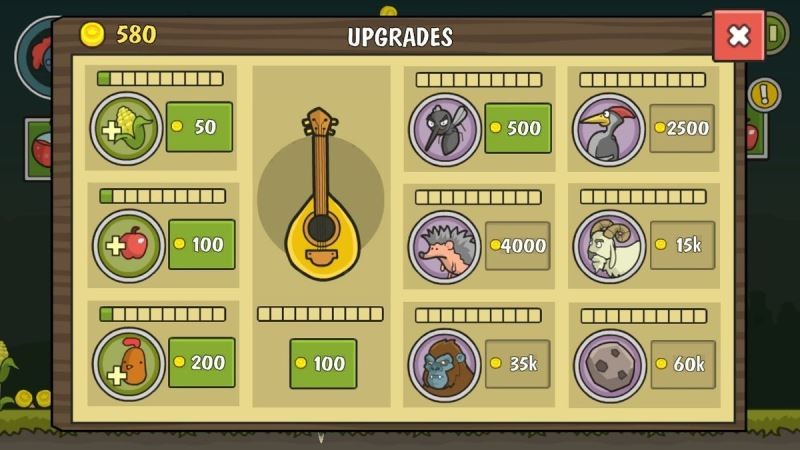The width and height of the screenshot is (800, 450).
Task: Close the Upgrades window
Action: coord(738,36)
